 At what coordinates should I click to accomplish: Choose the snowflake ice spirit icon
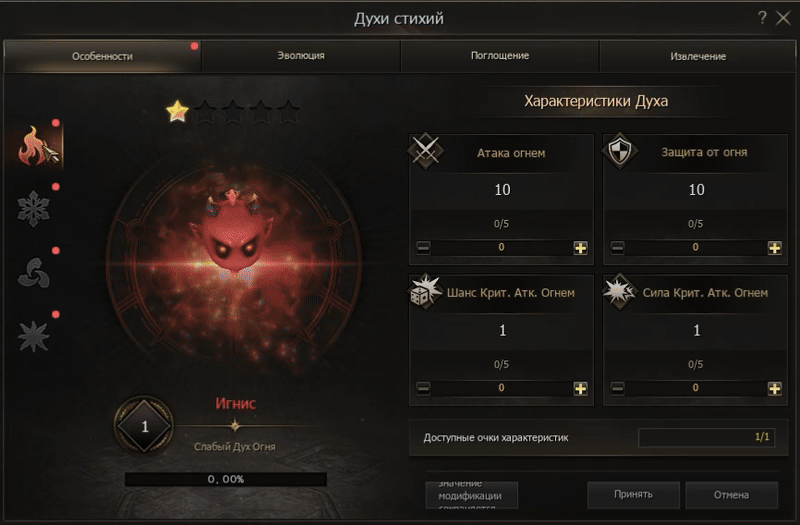(35, 208)
